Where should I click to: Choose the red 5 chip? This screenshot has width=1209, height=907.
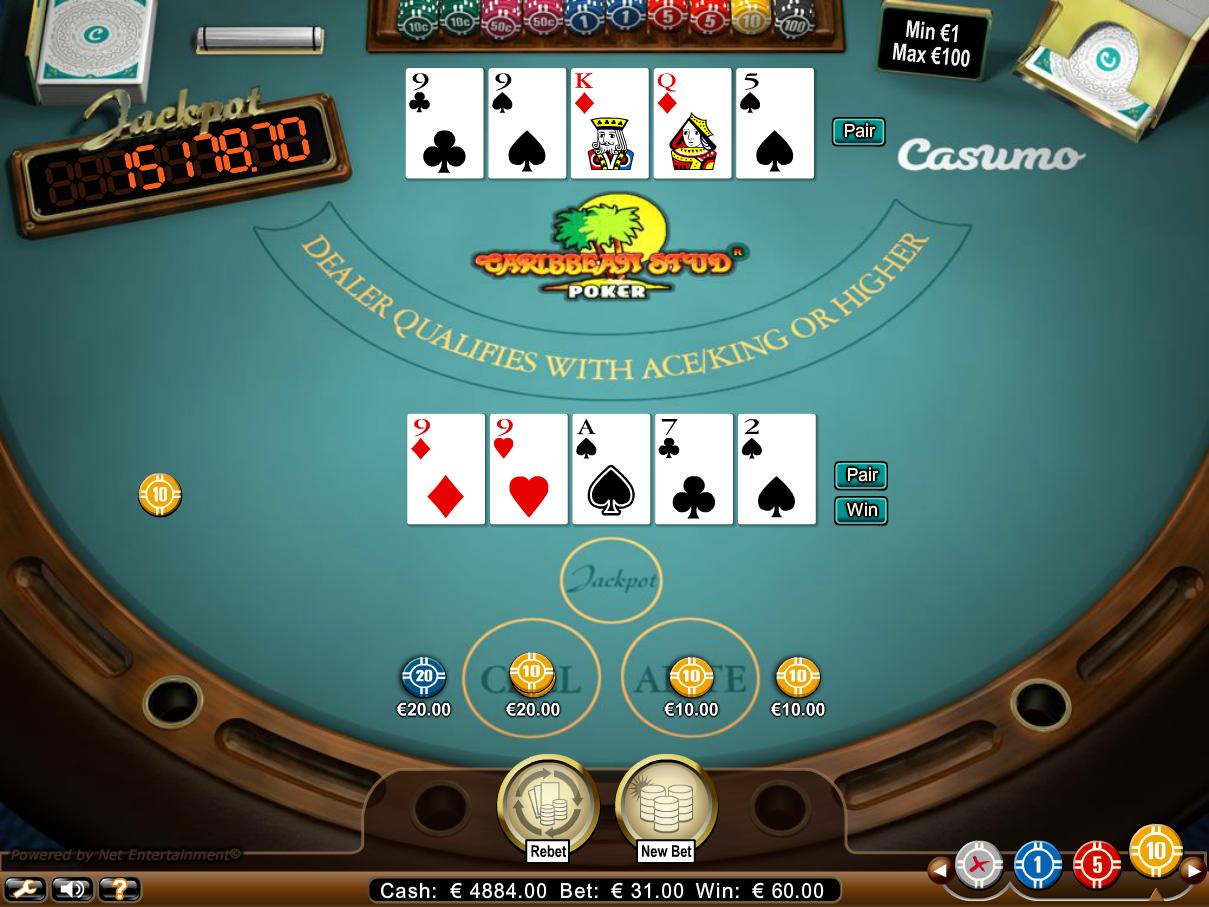1096,865
